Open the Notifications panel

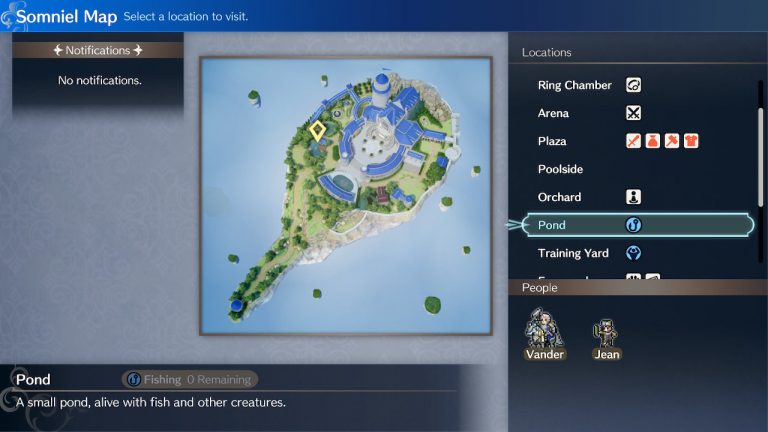tap(97, 50)
